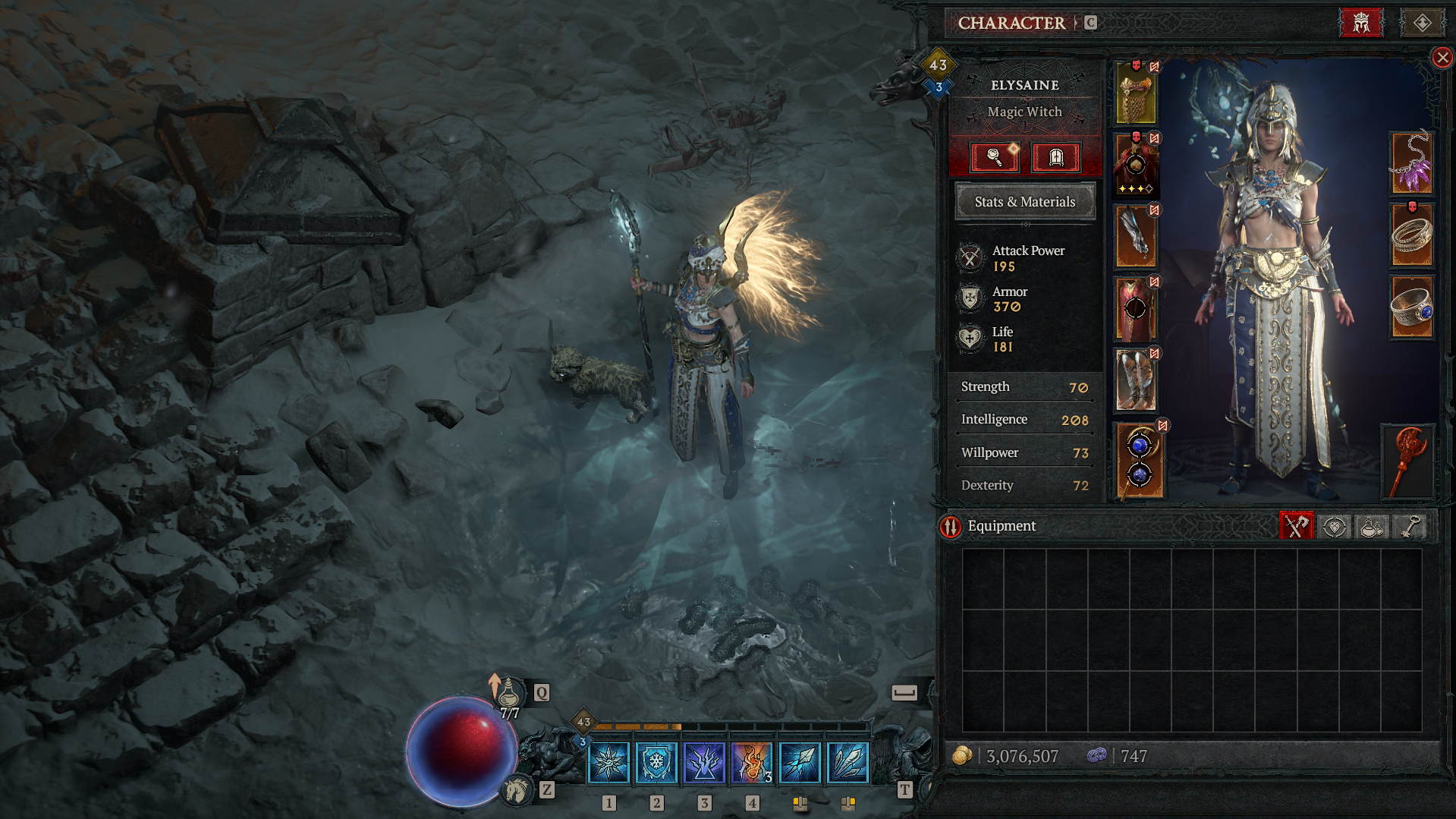Select the blue-orb staff weapon slot

(1140, 461)
